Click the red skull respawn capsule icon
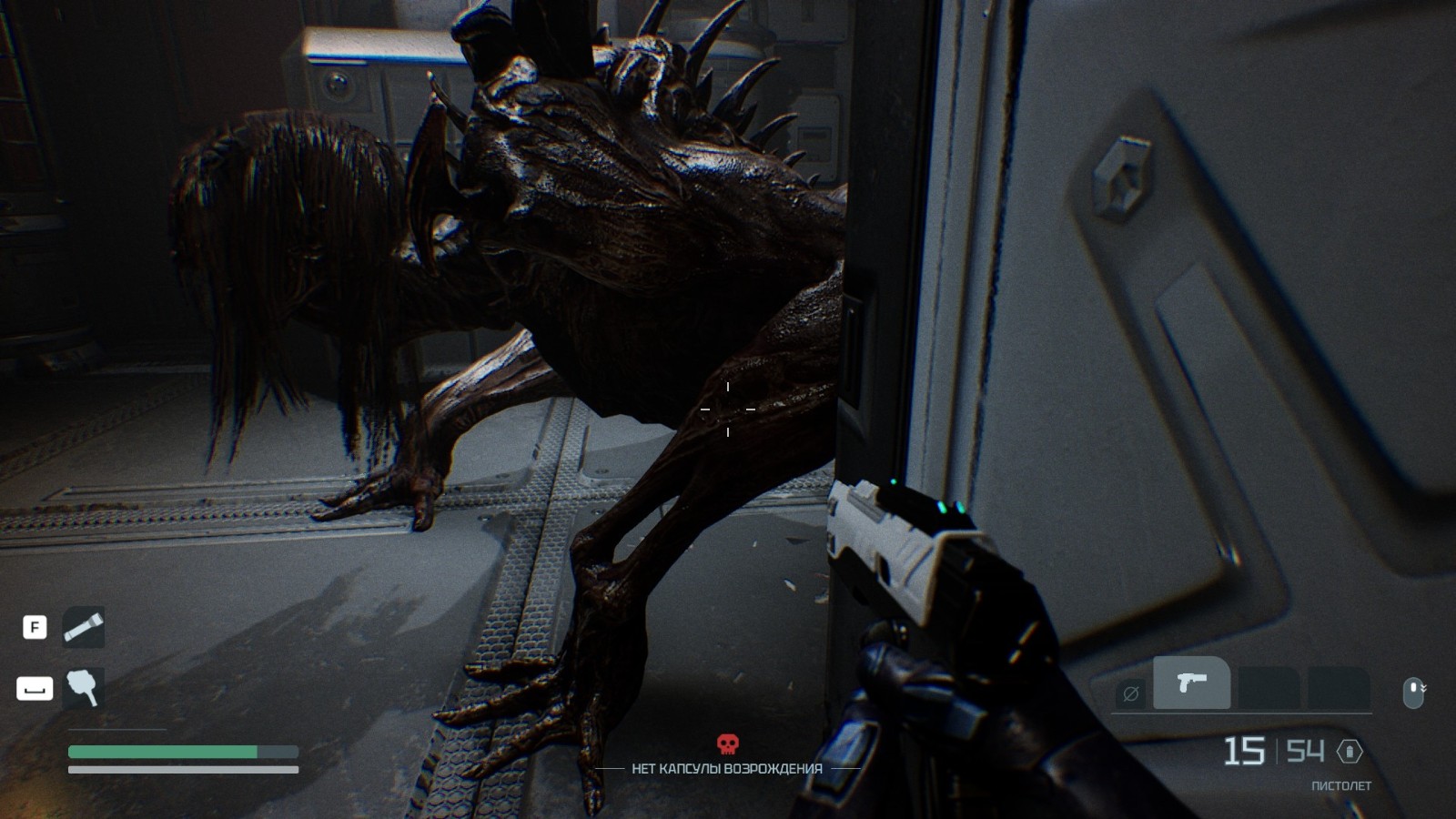Screen dimensions: 1456x819 (x=727, y=744)
